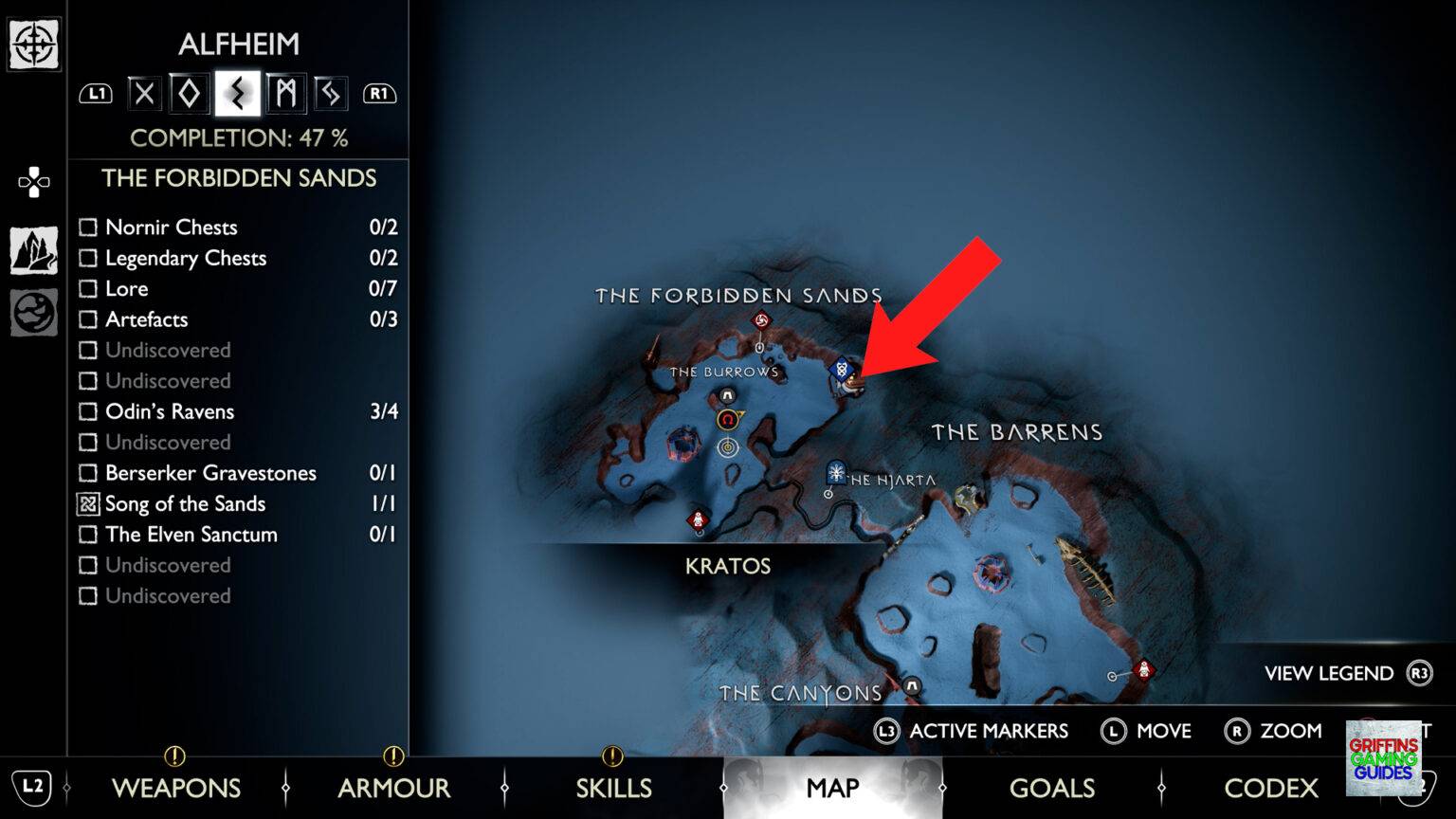The image size is (1456, 819).
Task: Open the globe world icon in the sidebar
Action: click(32, 313)
